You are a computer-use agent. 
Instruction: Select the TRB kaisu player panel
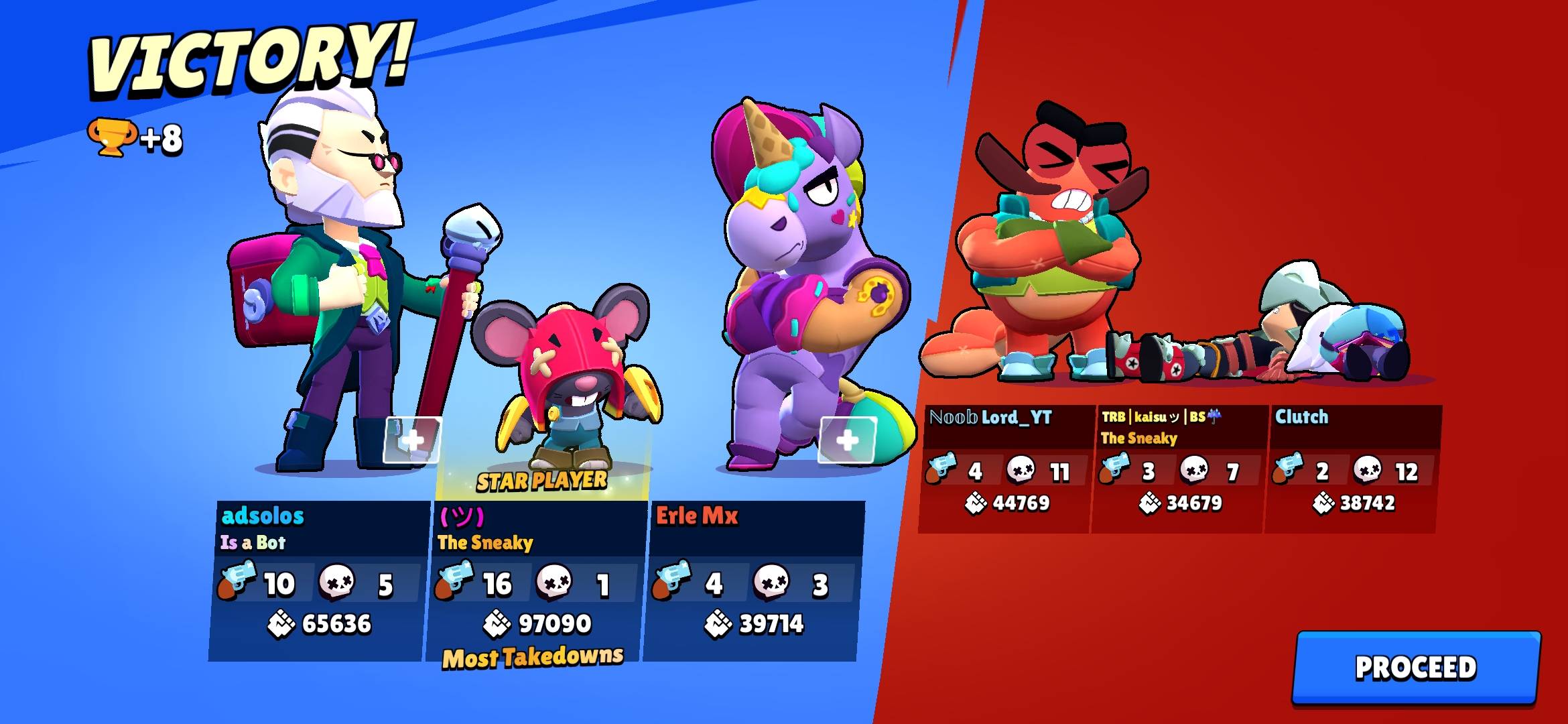coord(1178,468)
